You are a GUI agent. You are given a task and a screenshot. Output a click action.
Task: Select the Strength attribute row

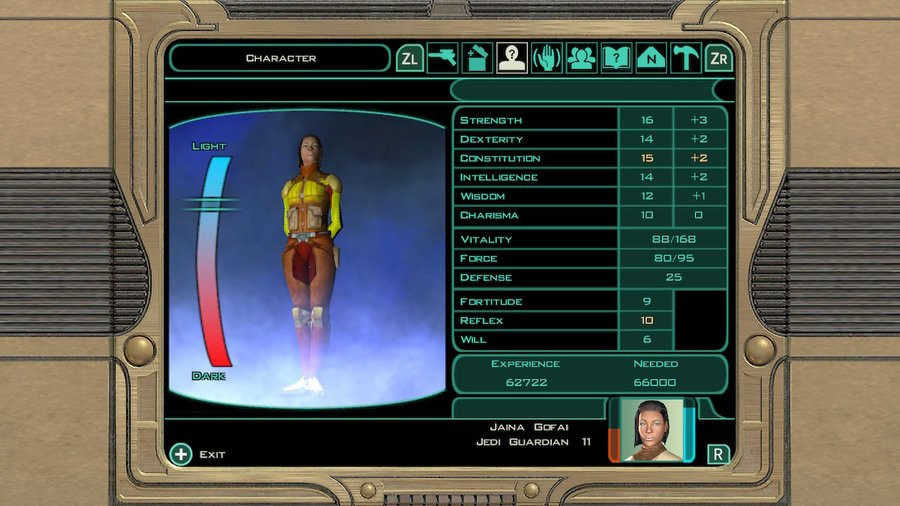coord(536,120)
